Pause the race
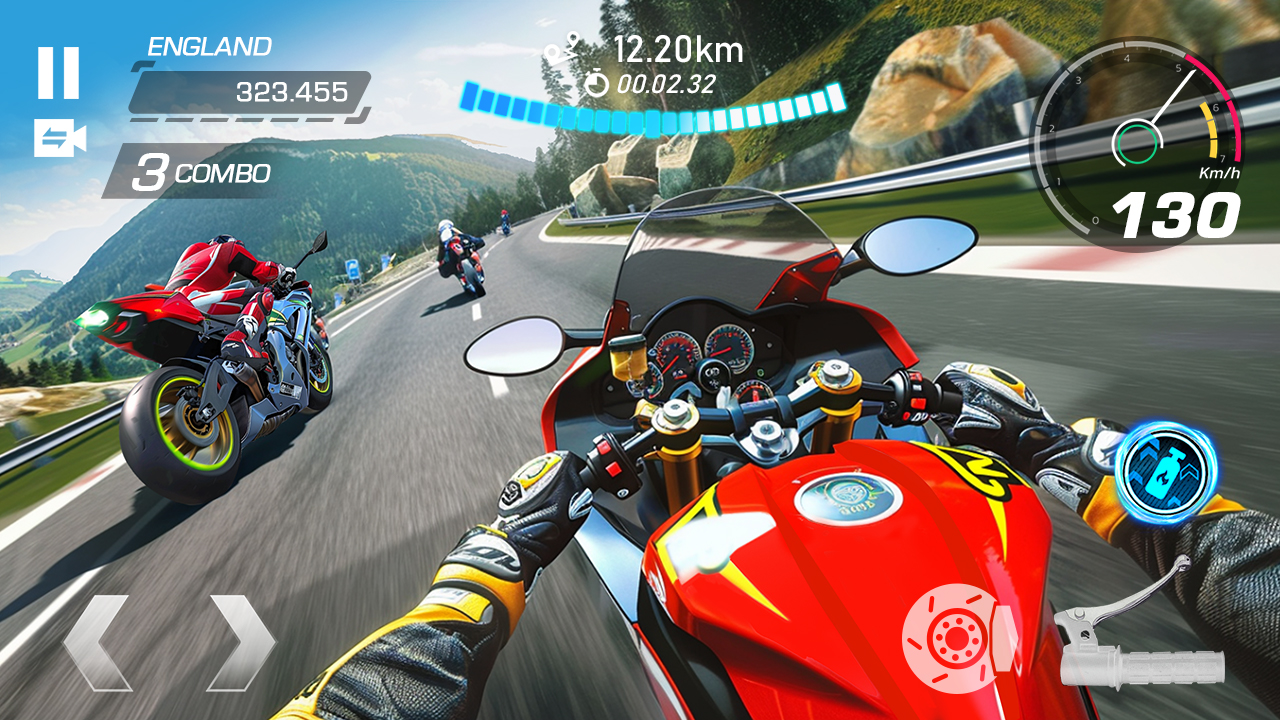 tap(58, 73)
